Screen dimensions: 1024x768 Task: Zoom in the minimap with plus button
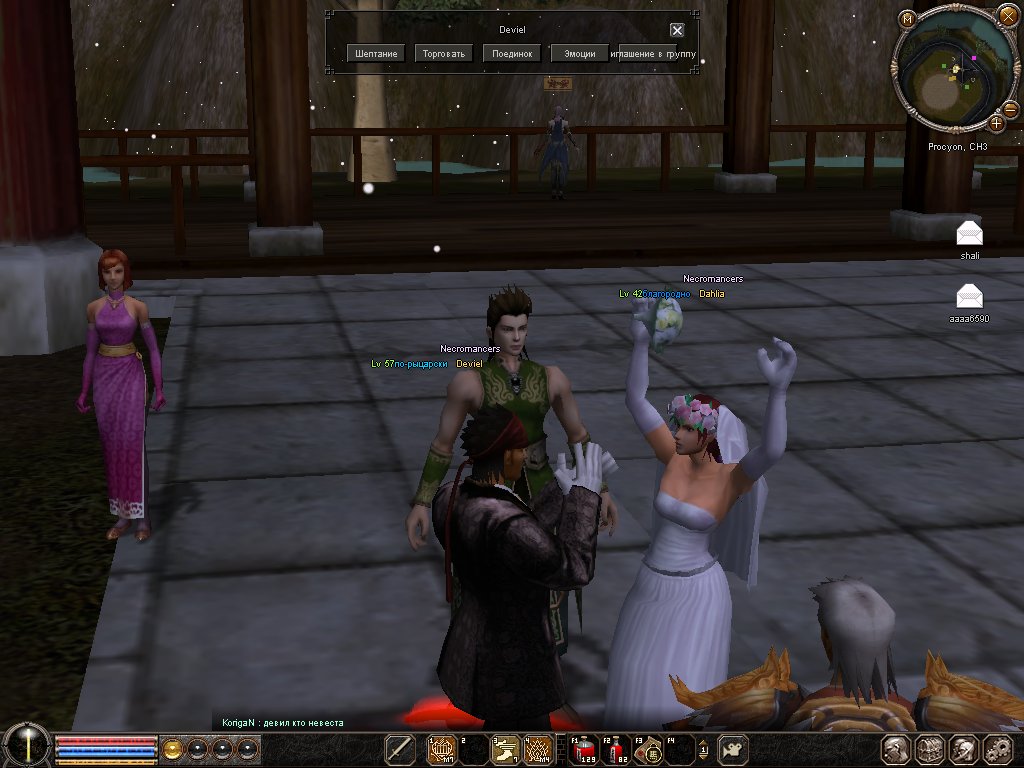coord(997,123)
